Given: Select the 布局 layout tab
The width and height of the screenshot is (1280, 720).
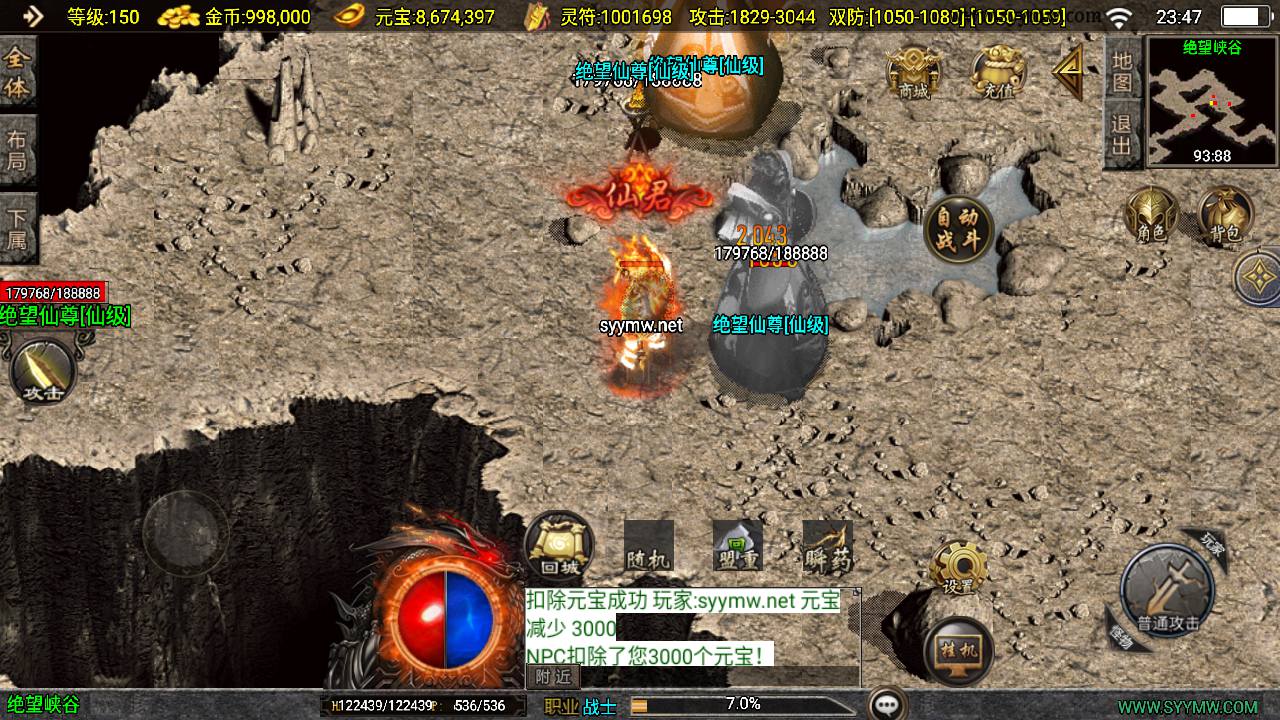Looking at the screenshot, I should pyautogui.click(x=17, y=150).
